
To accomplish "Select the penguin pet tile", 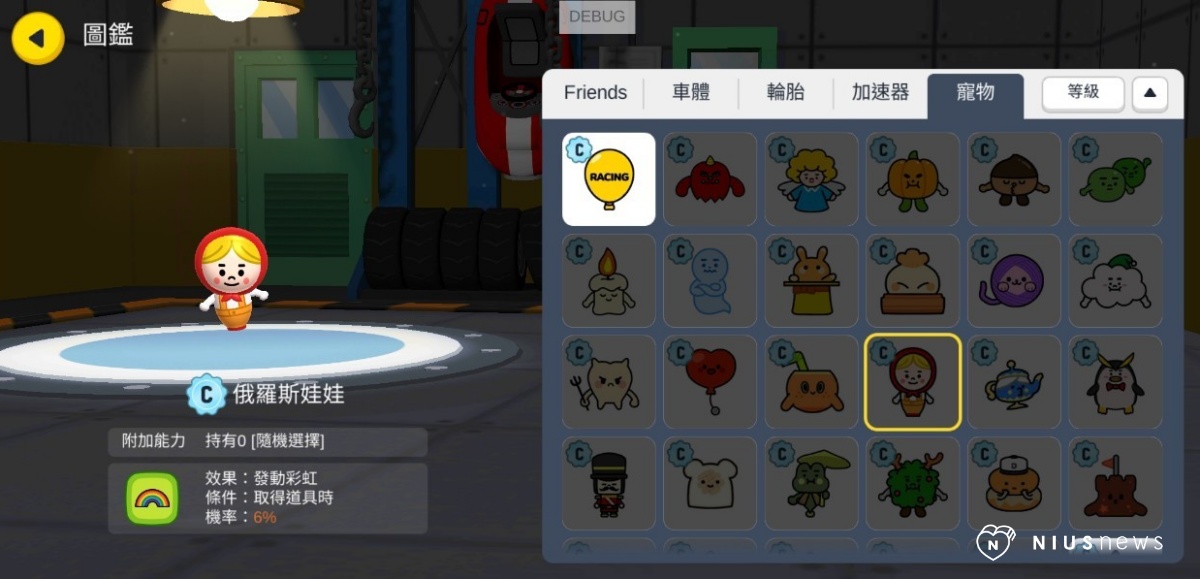I will (x=1115, y=383).
